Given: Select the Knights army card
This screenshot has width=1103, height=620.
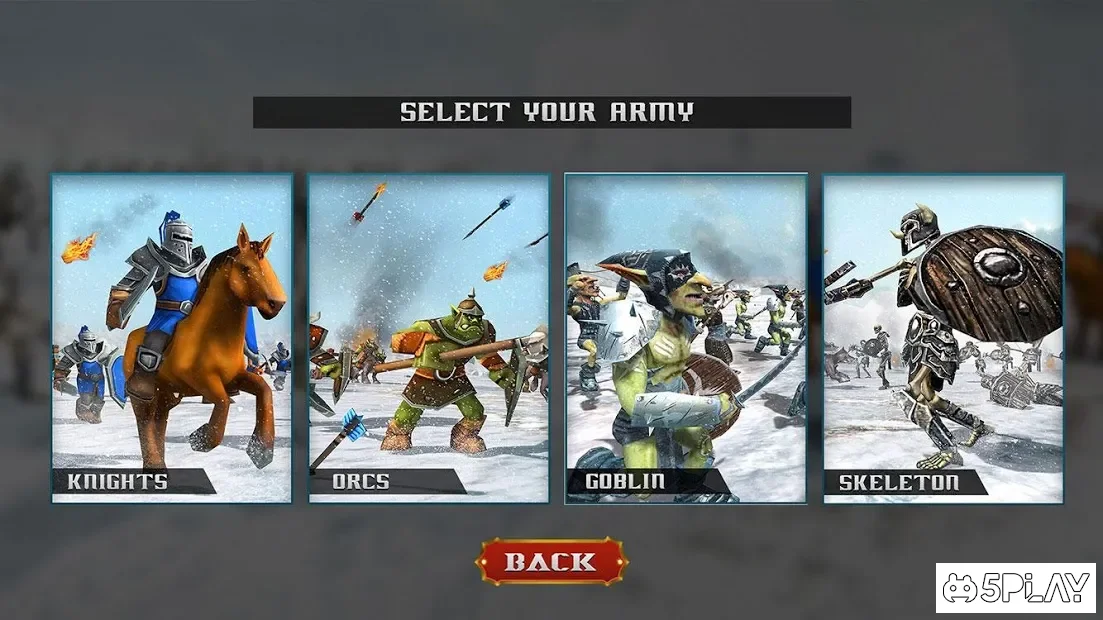Looking at the screenshot, I should 172,338.
